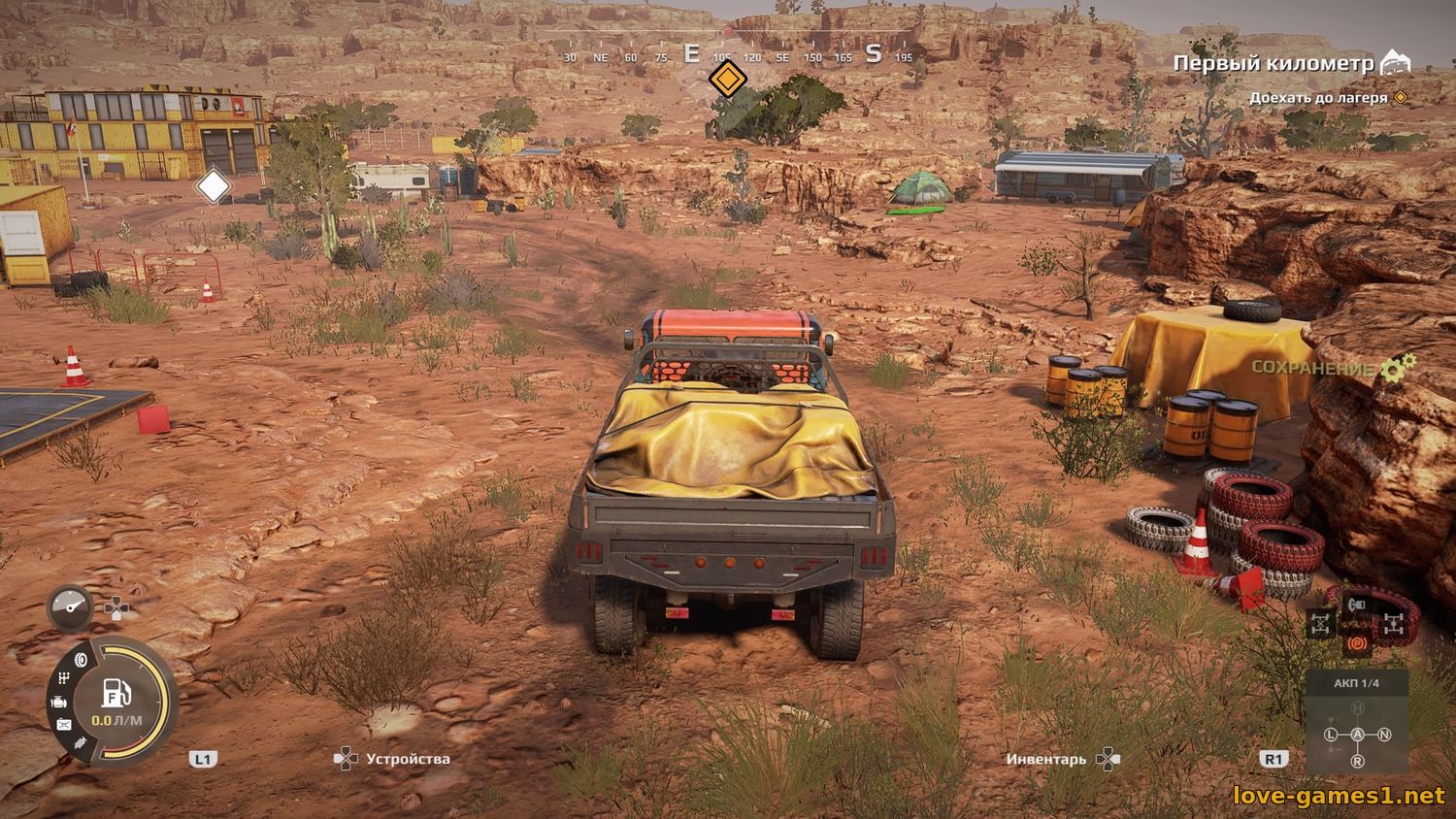
Task: Open the Инвентарь inventory
Action: coord(1045,759)
